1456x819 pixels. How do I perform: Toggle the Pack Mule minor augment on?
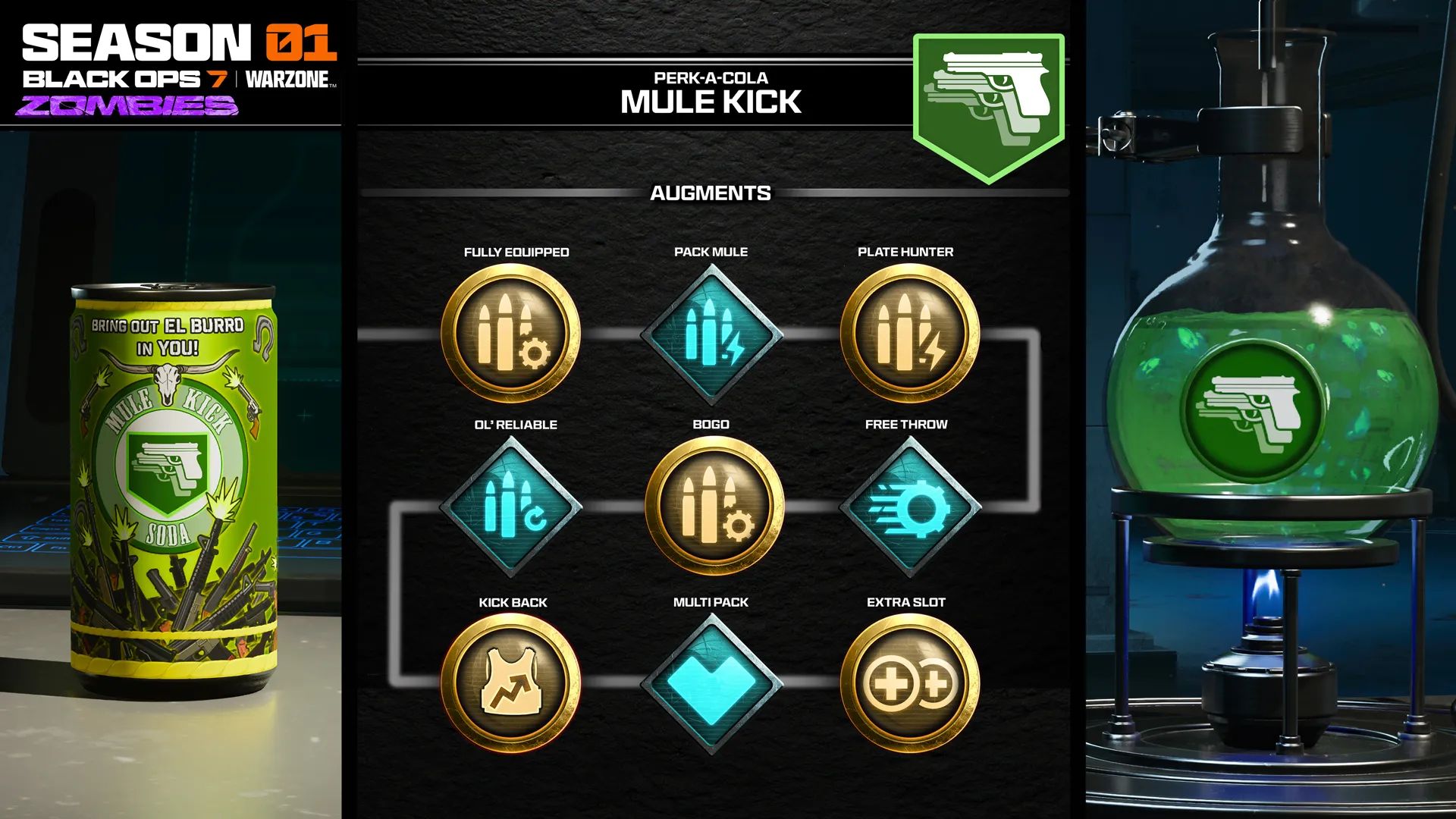pyautogui.click(x=711, y=334)
